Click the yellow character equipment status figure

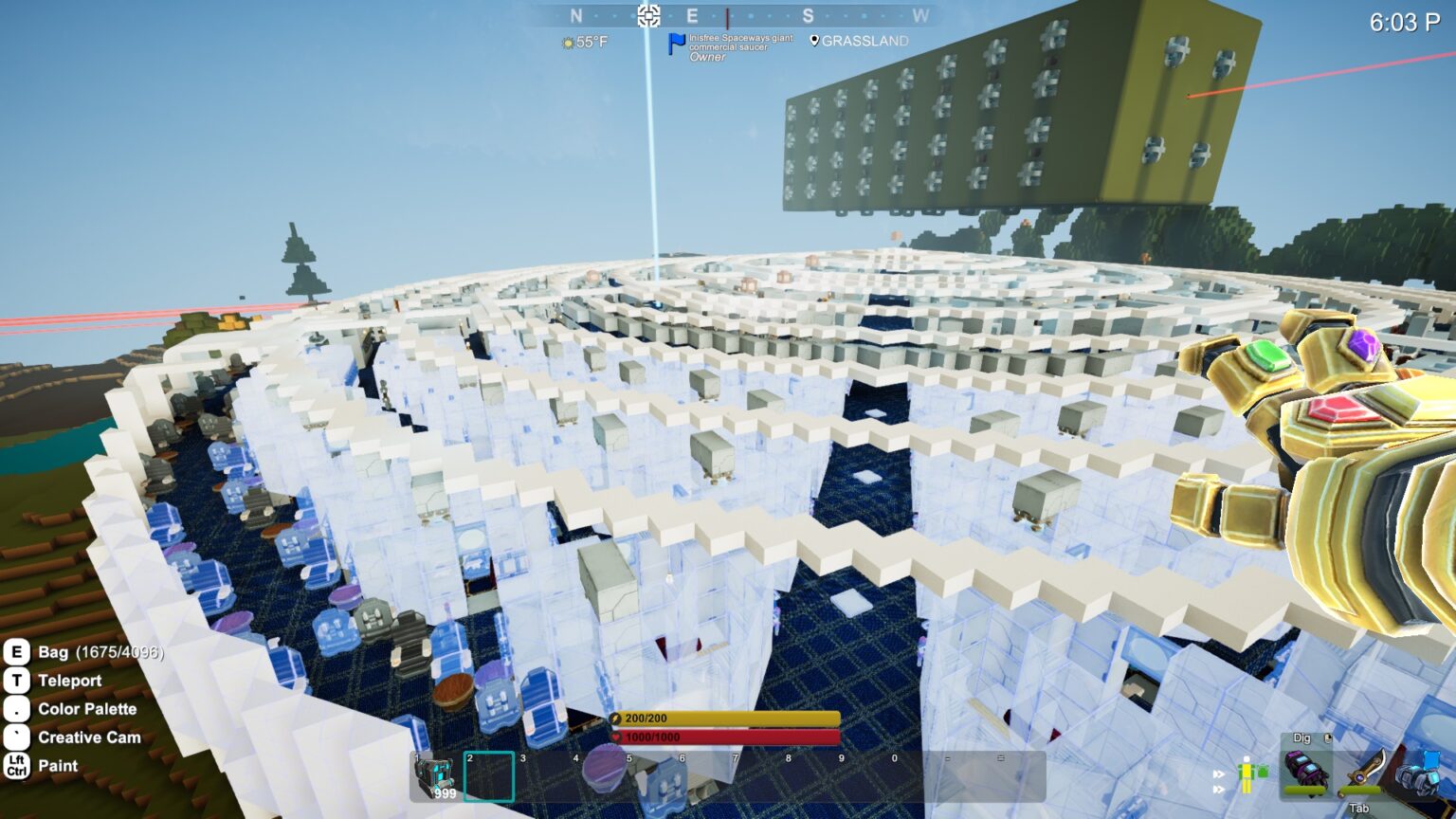[1248, 774]
